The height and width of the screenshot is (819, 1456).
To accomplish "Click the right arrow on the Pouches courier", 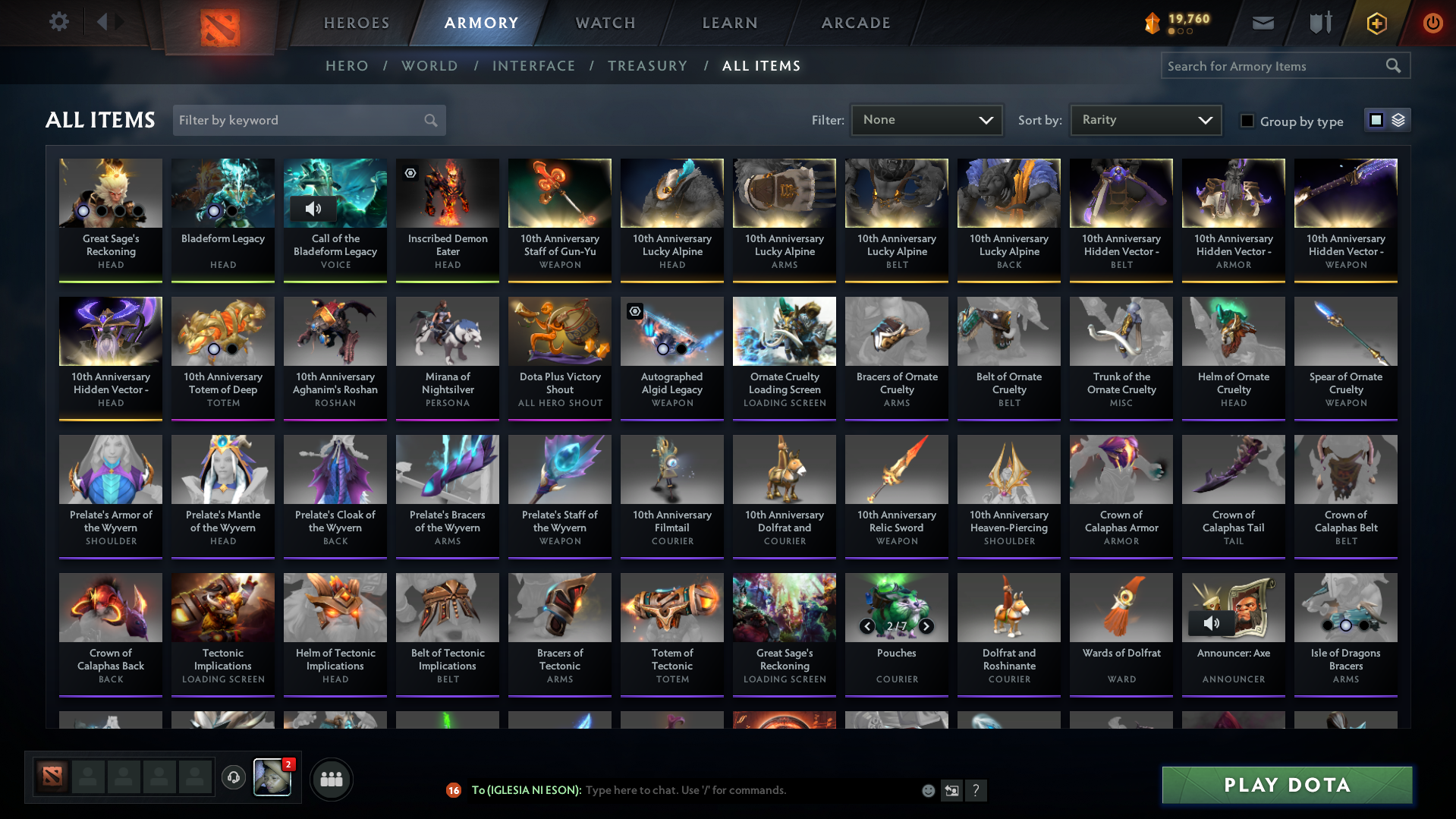I will click(926, 626).
